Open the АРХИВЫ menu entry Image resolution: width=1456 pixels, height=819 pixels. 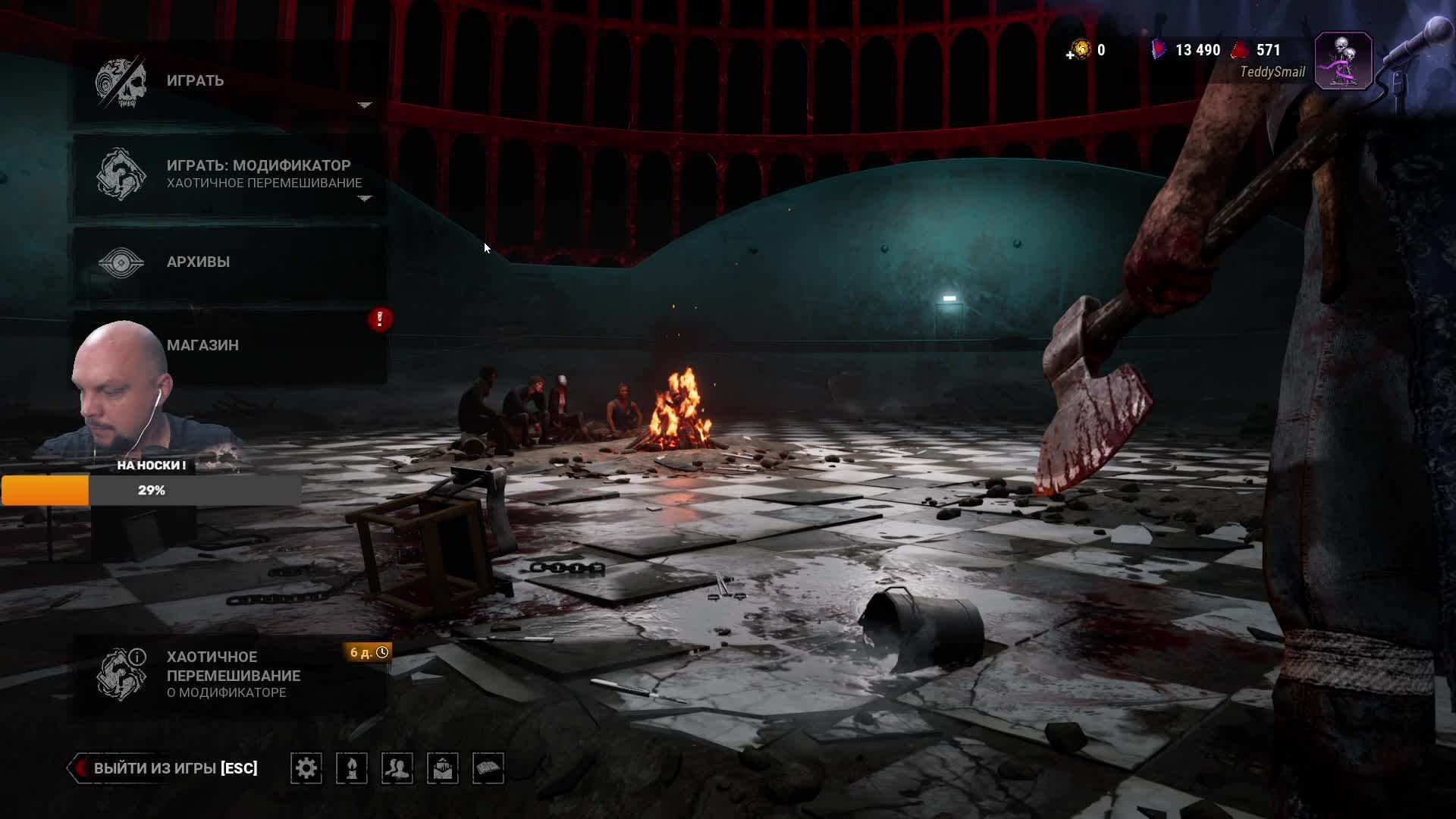click(x=198, y=262)
